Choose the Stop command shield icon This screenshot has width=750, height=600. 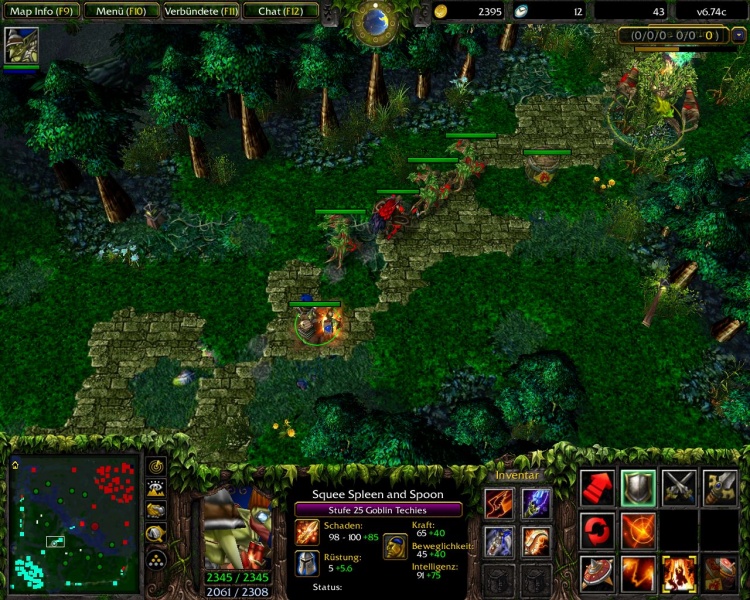point(638,487)
